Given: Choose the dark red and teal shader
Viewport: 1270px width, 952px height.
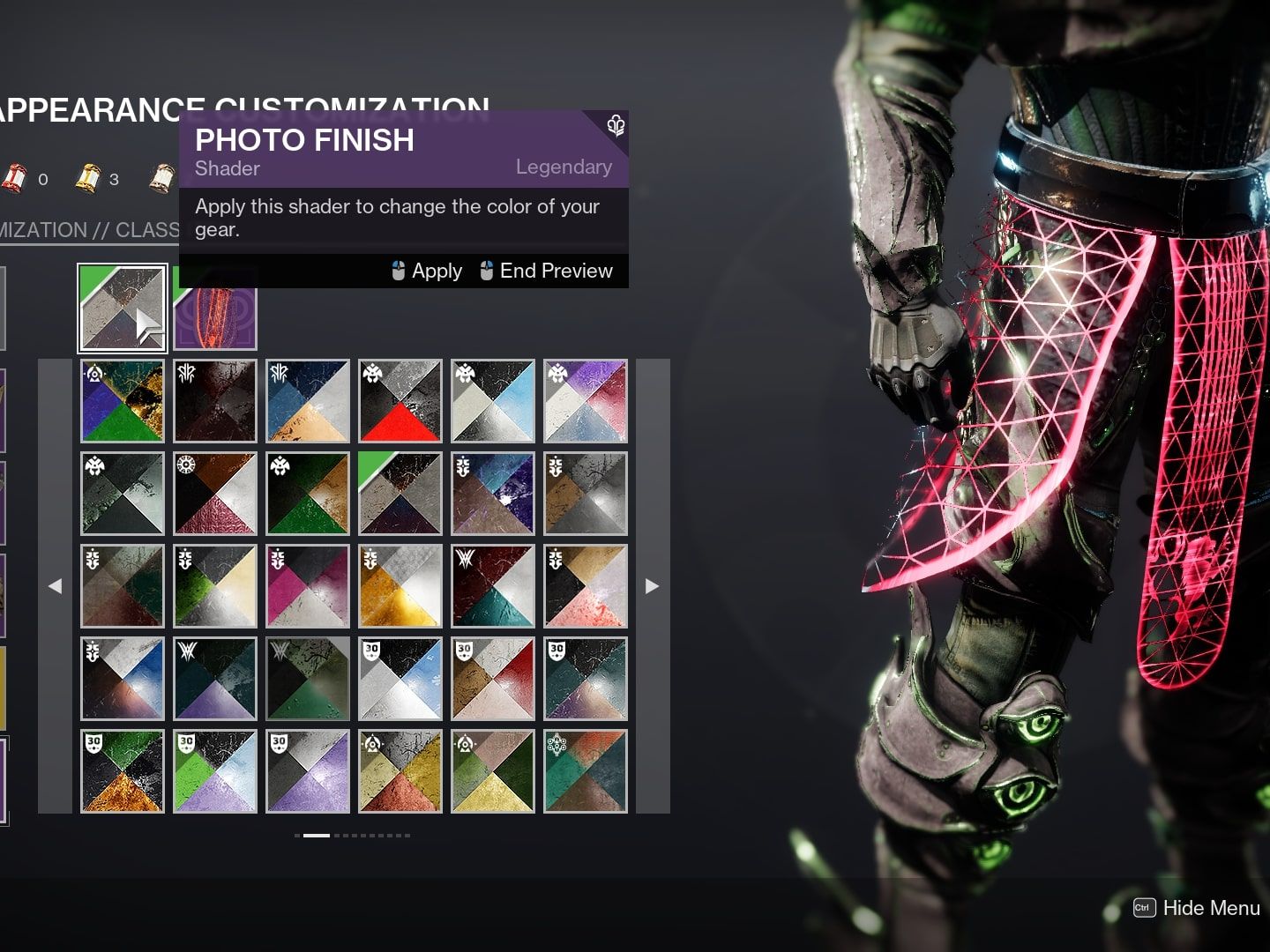Looking at the screenshot, I should [493, 586].
